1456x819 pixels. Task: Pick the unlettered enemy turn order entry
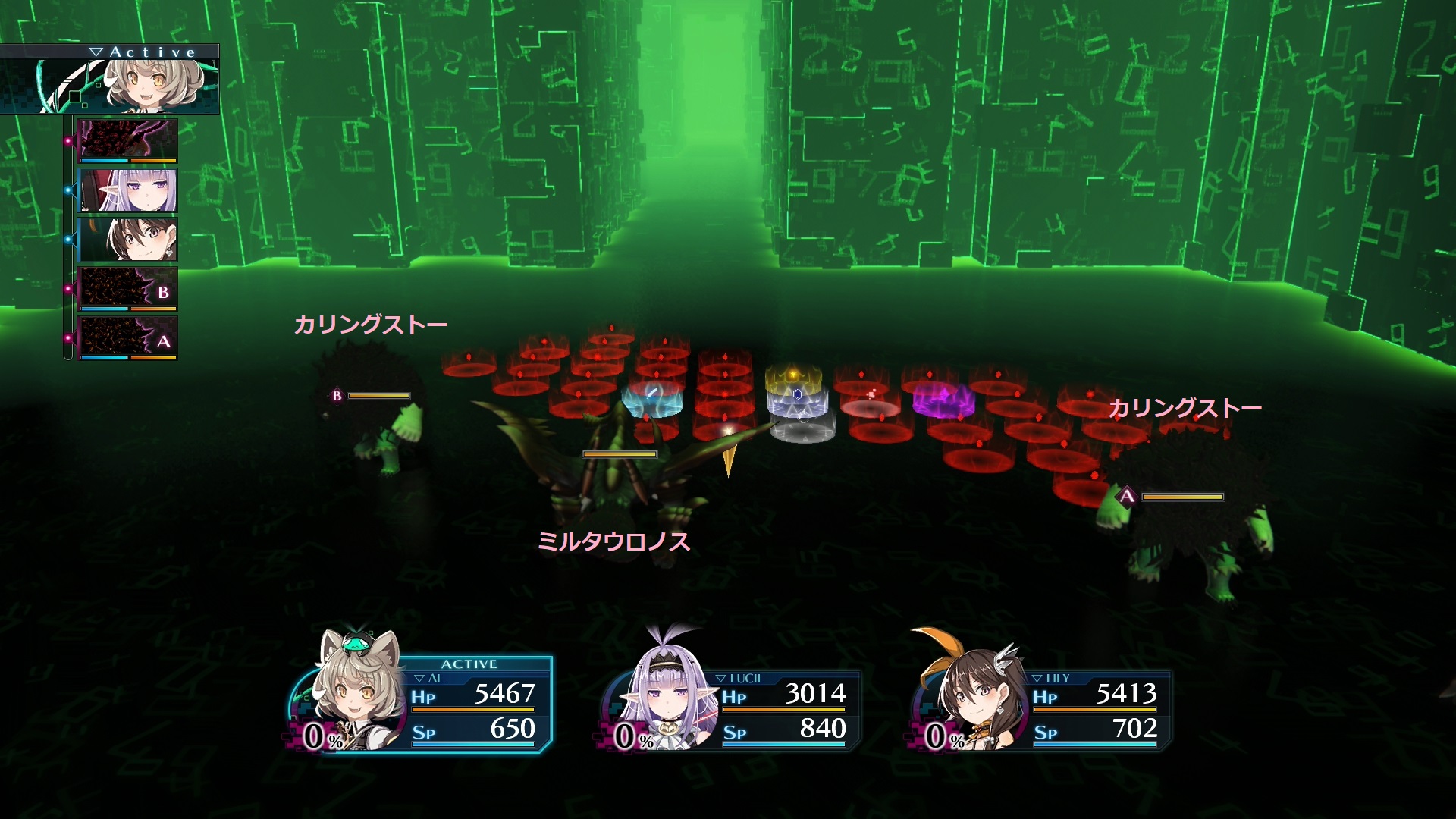(127, 140)
